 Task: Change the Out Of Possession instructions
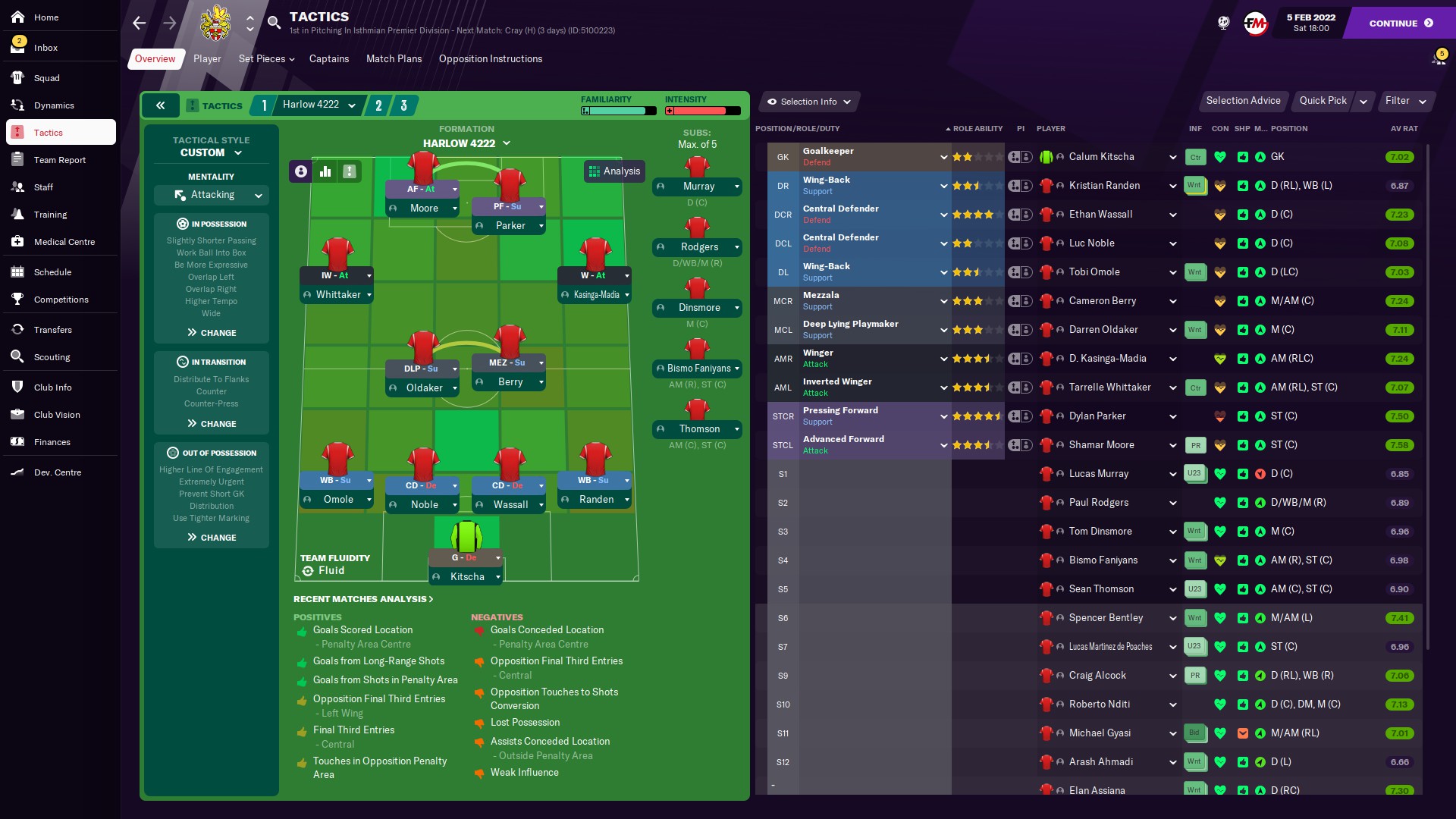click(212, 538)
